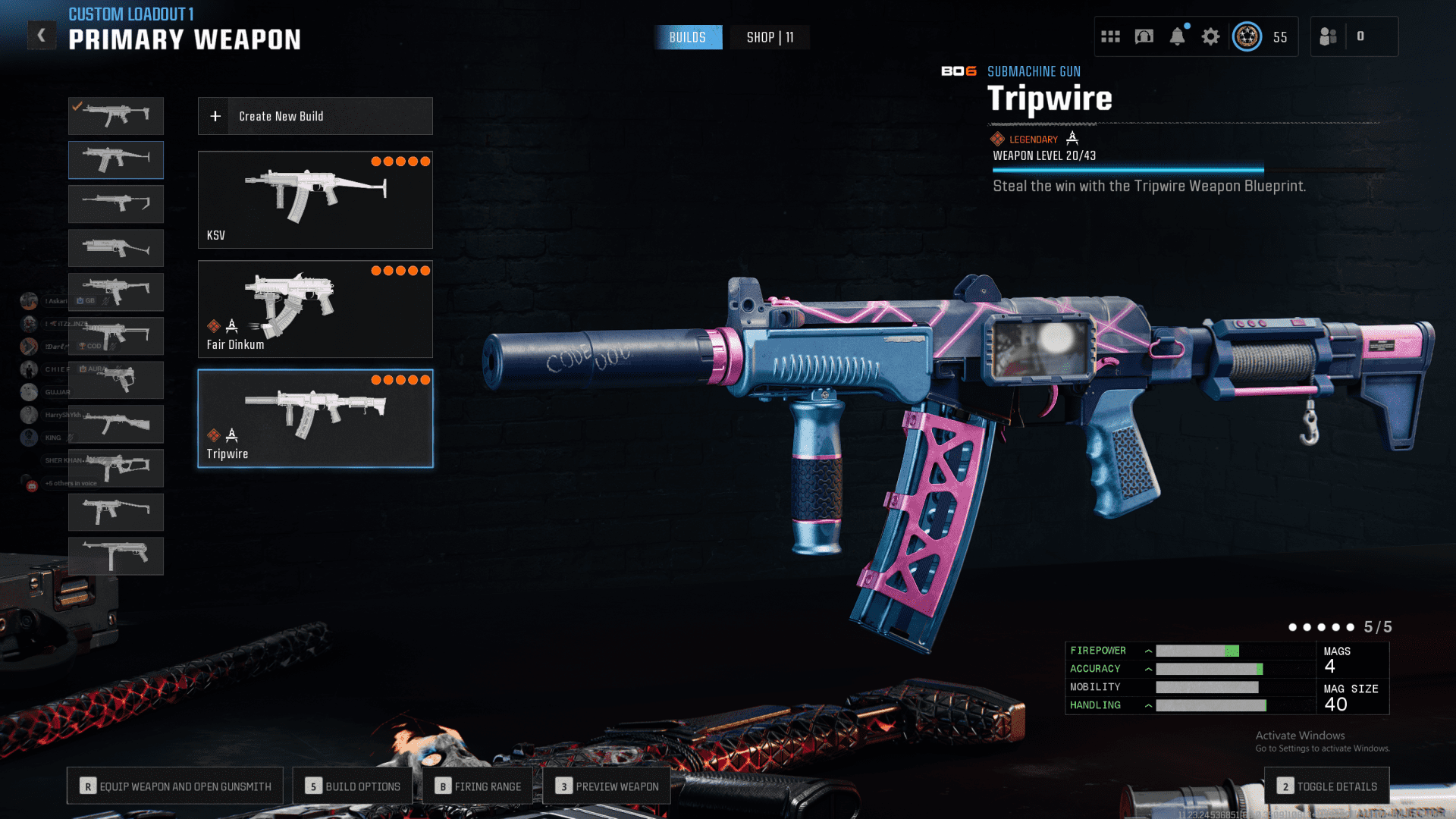Open the social friends panel
Screen dimensions: 1456x819
[1328, 36]
